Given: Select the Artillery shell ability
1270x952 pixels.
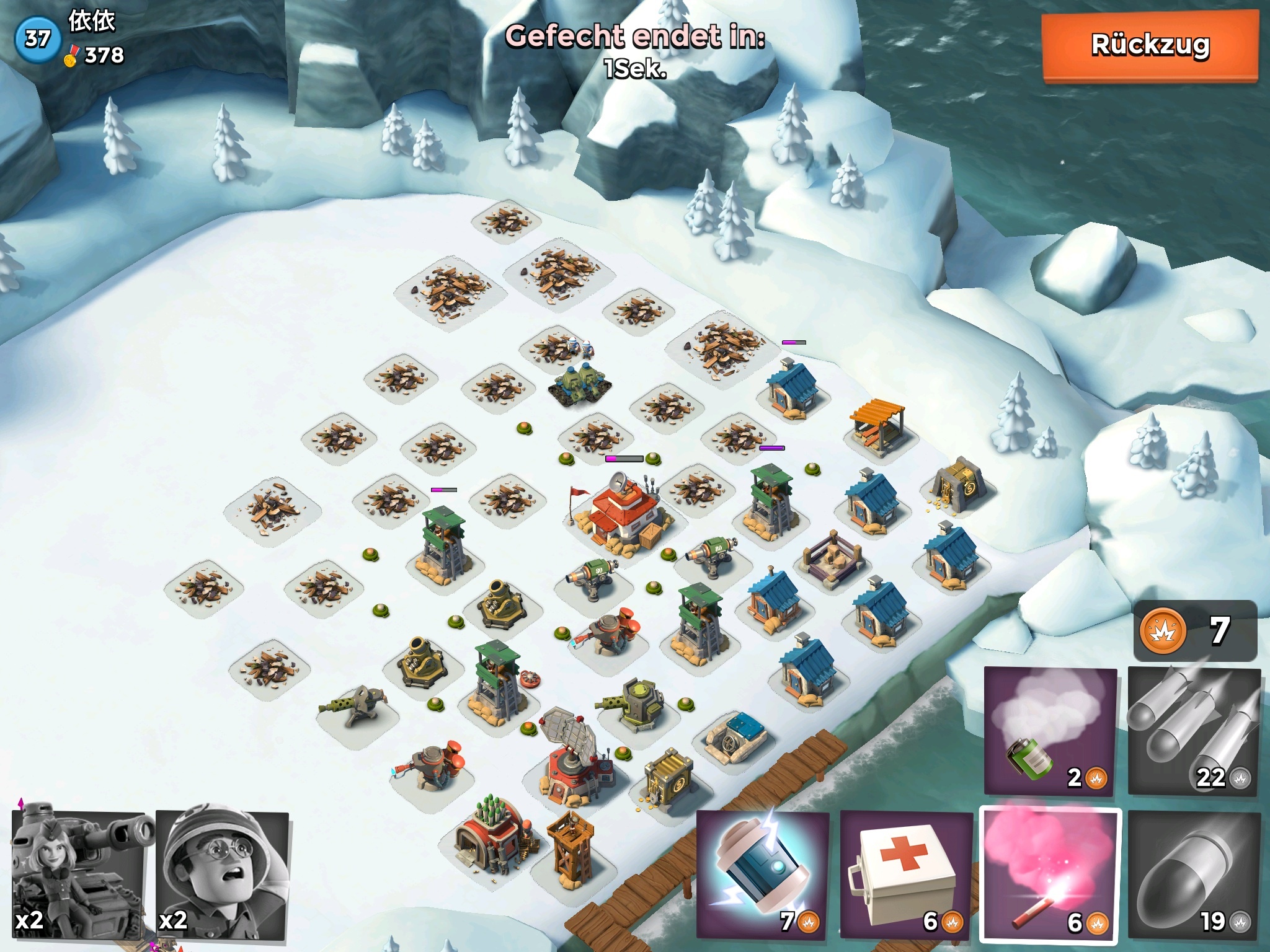Looking at the screenshot, I should pyautogui.click(x=1194, y=875).
